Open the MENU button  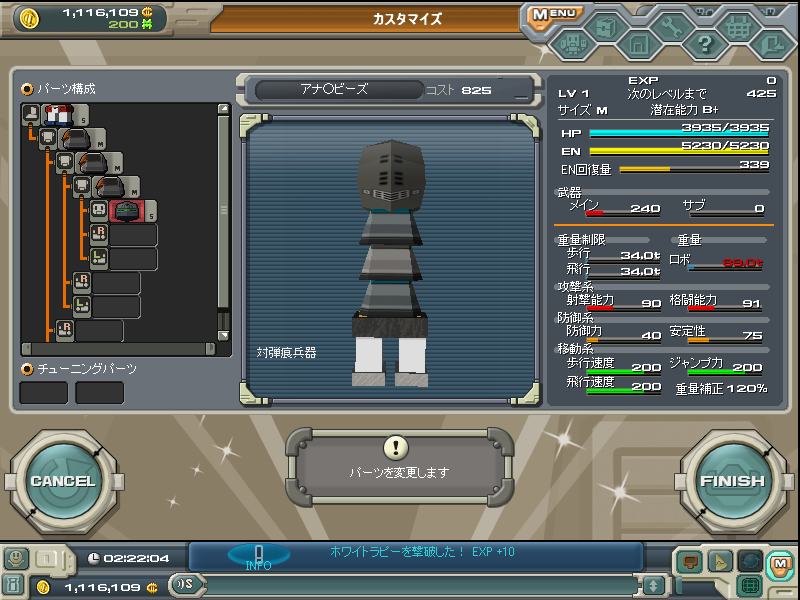point(552,14)
